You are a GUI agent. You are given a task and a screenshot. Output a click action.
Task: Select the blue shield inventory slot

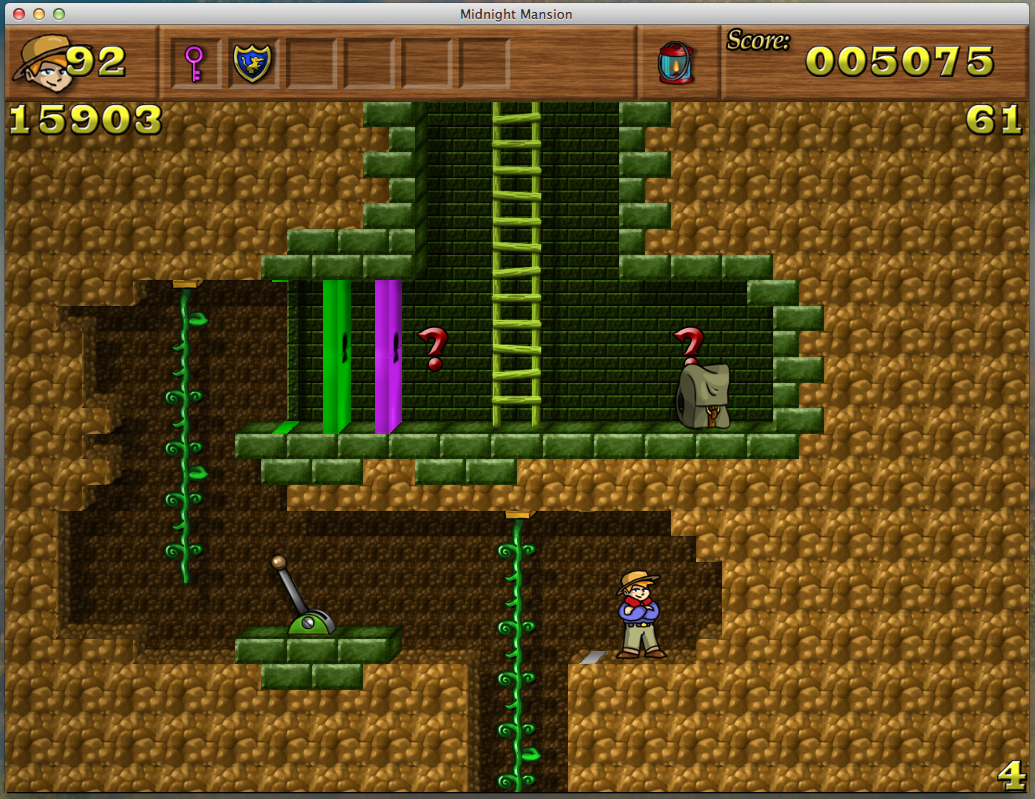tap(252, 63)
